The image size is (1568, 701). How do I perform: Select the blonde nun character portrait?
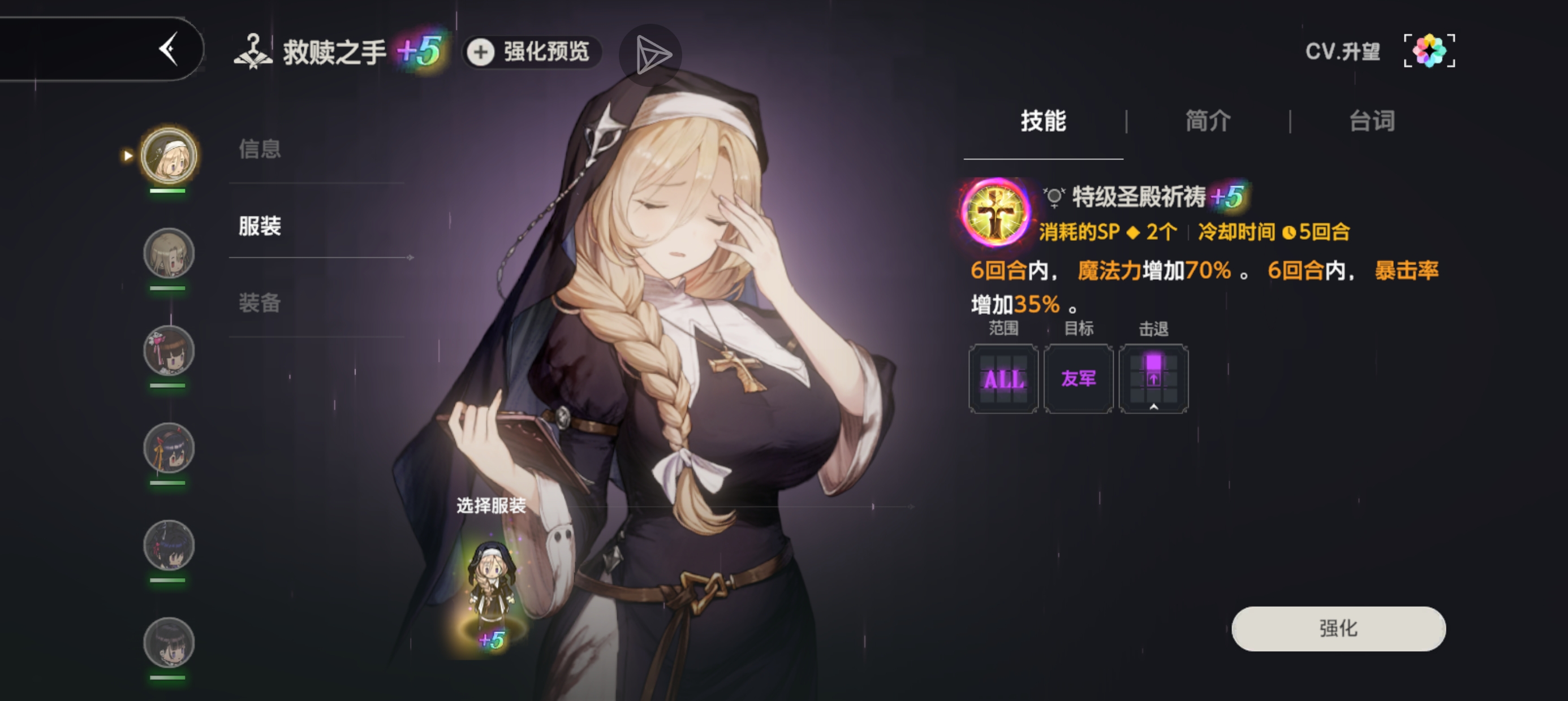pyautogui.click(x=169, y=156)
